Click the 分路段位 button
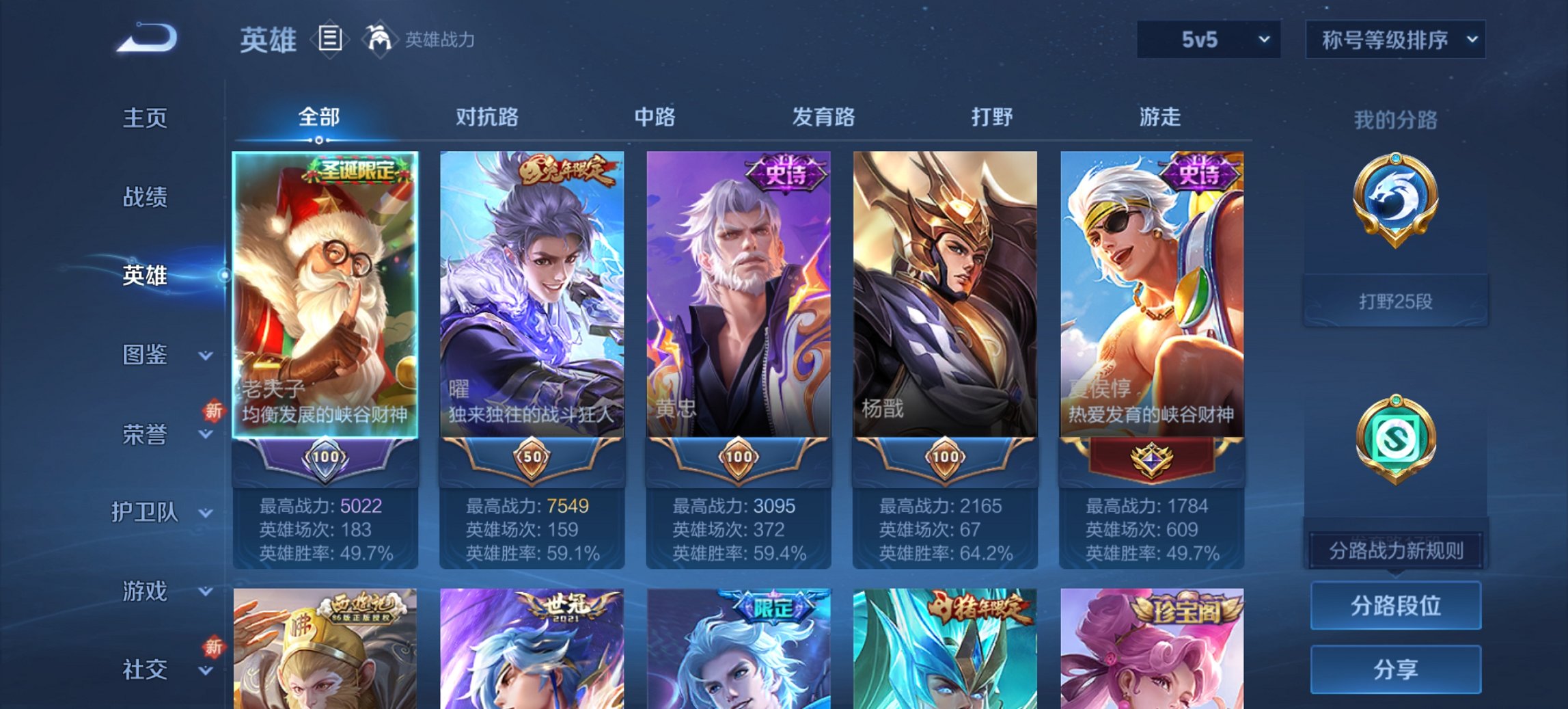 click(1396, 605)
